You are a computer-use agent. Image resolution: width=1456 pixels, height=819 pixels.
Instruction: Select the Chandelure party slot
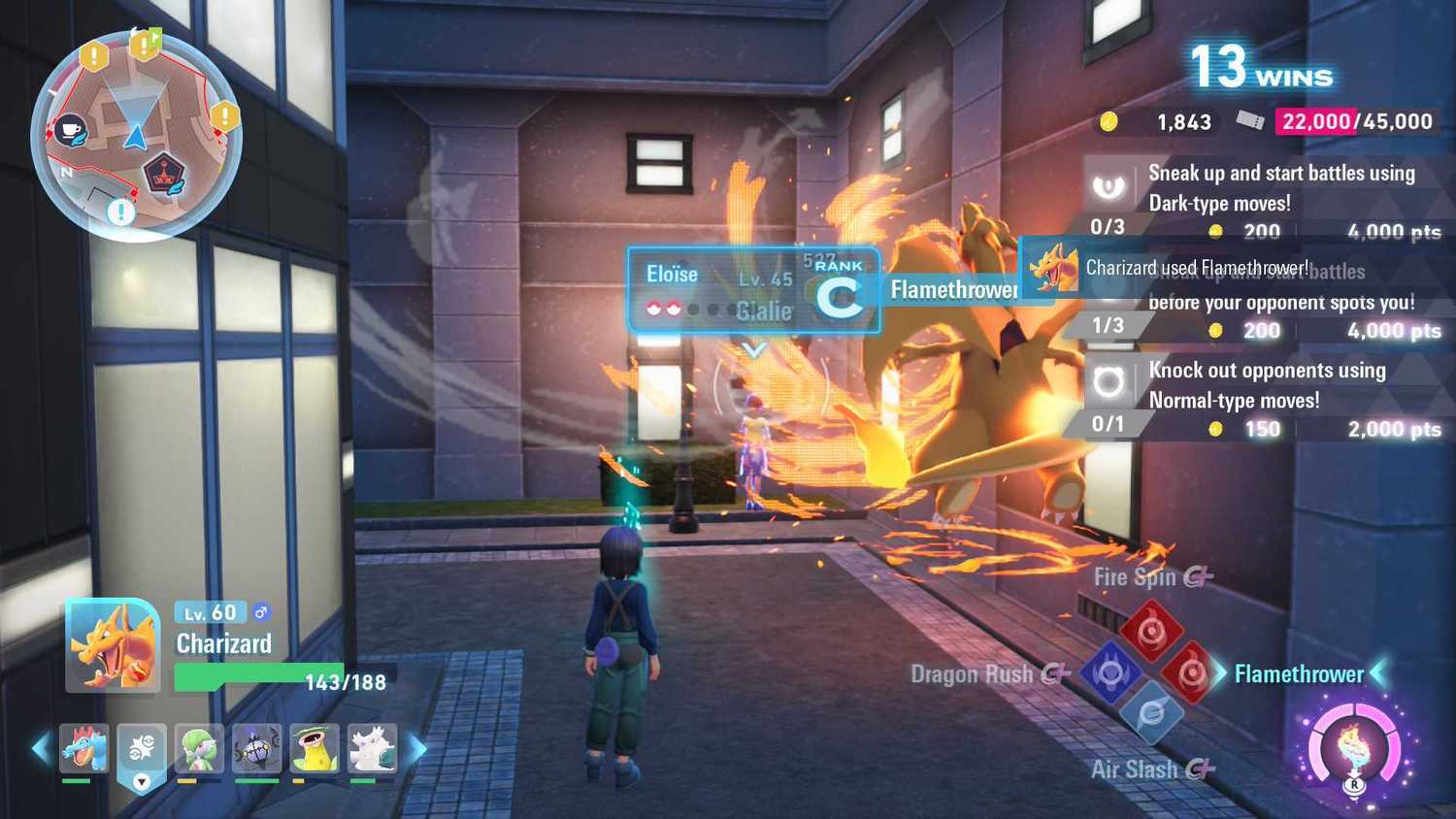(x=257, y=747)
